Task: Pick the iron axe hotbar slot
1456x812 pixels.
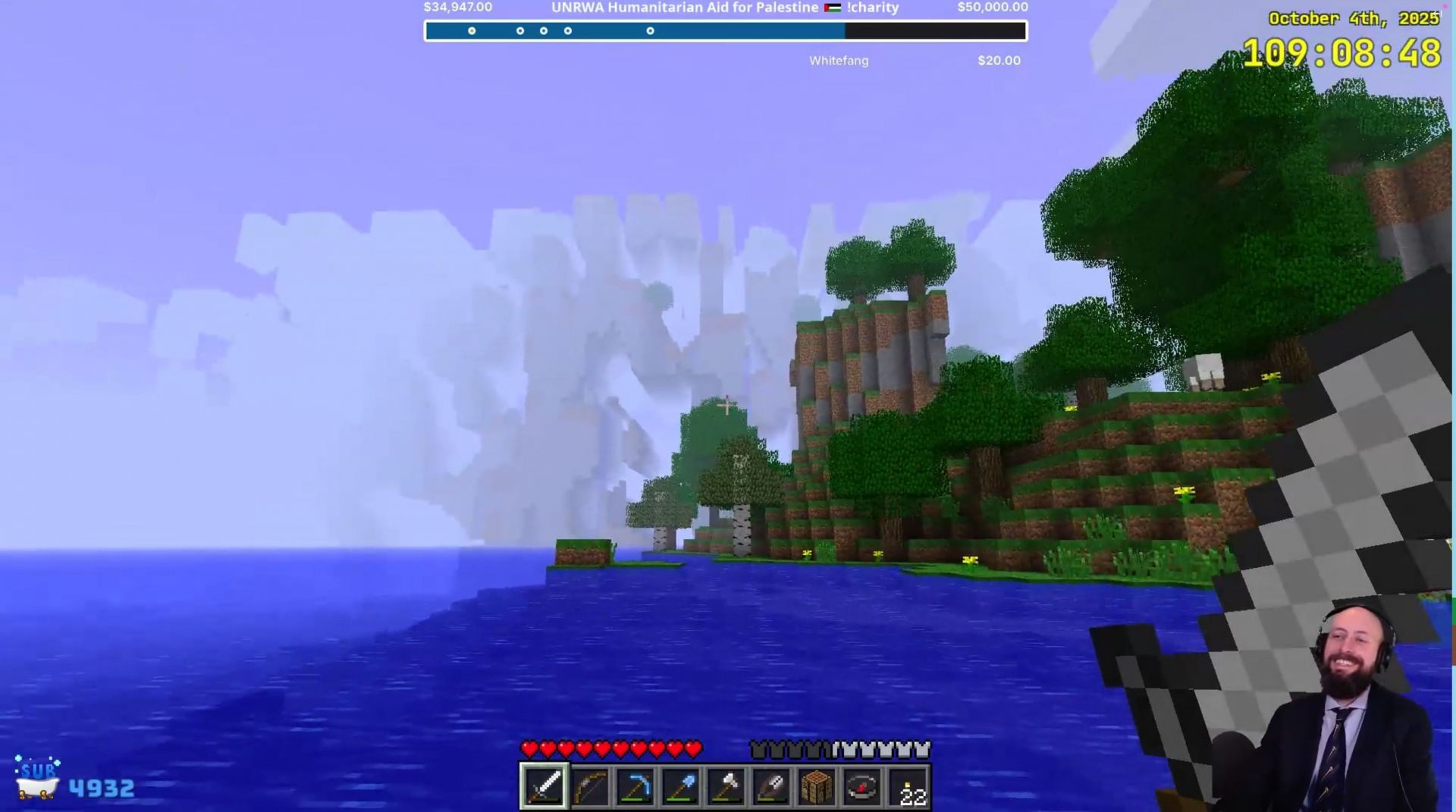Action: (x=726, y=786)
